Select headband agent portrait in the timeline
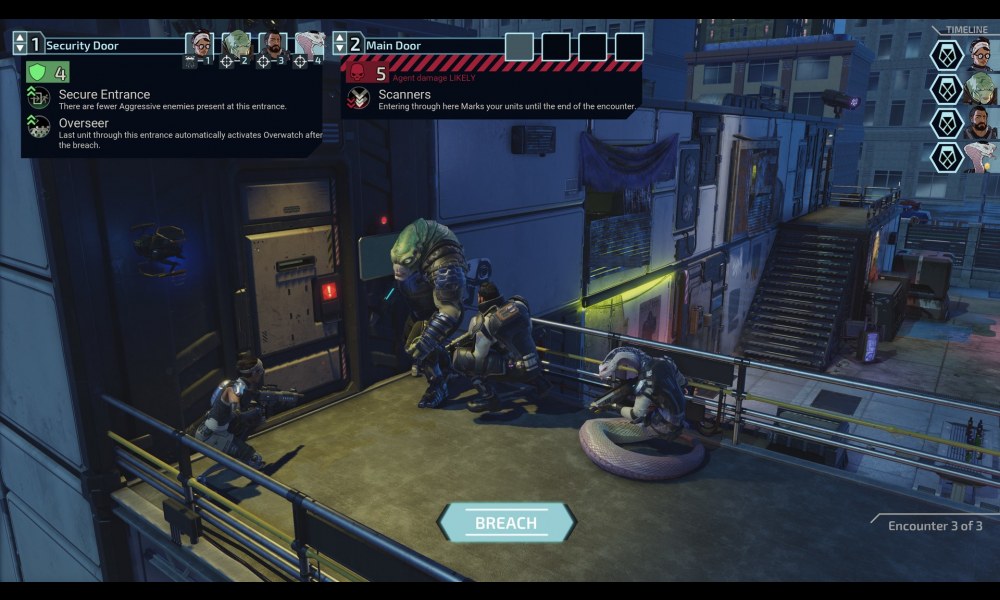Screen dimensions: 1000x600 tap(981, 55)
